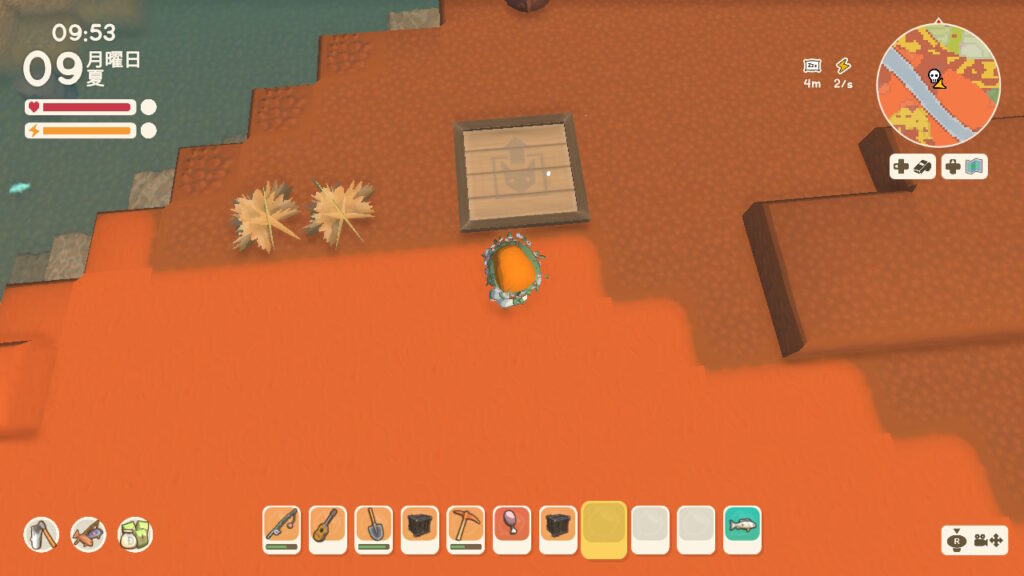
Task: Click the highlighted yellow empty hotbar slot
Action: 603,528
